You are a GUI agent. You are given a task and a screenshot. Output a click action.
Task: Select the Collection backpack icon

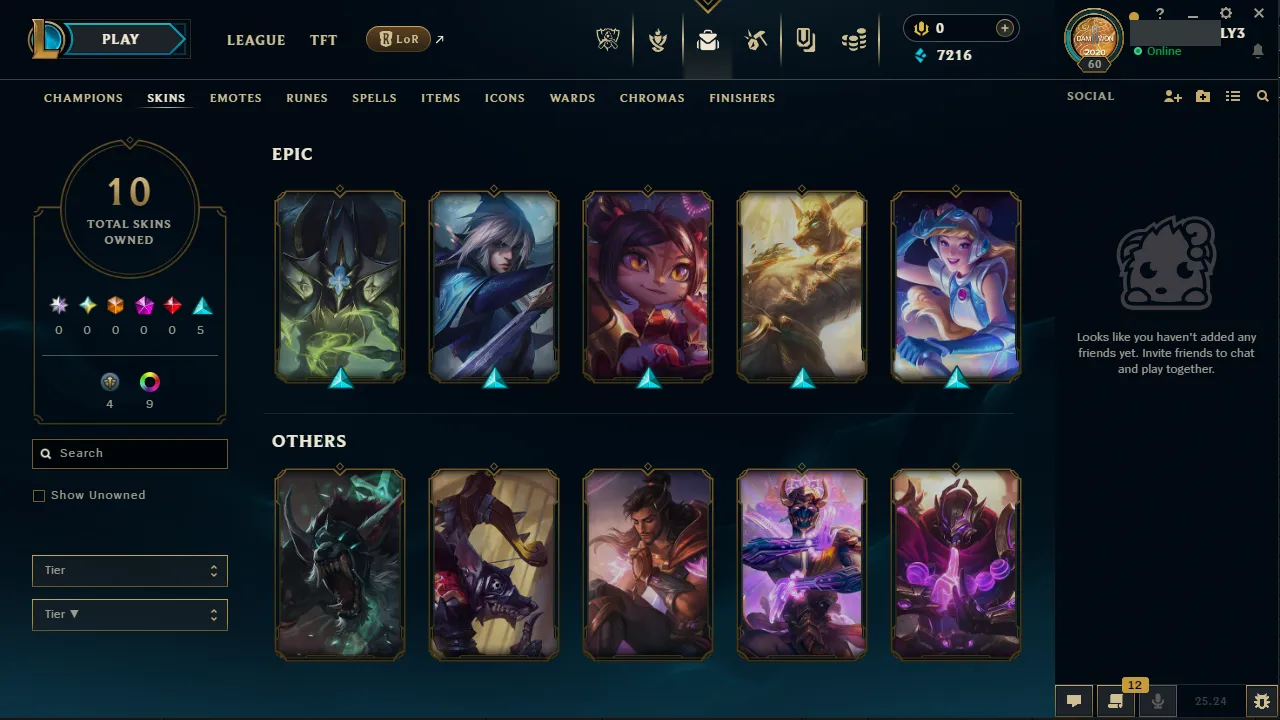708,40
